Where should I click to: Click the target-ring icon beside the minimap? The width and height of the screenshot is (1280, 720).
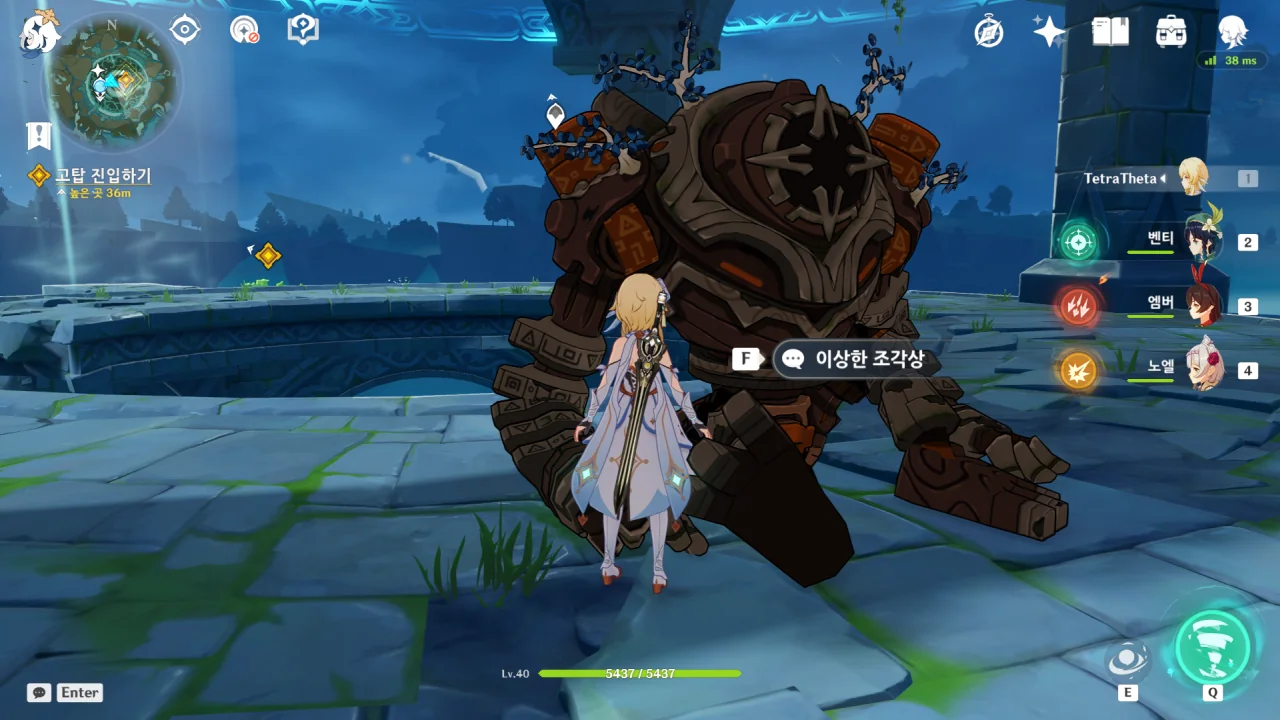pyautogui.click(x=185, y=29)
